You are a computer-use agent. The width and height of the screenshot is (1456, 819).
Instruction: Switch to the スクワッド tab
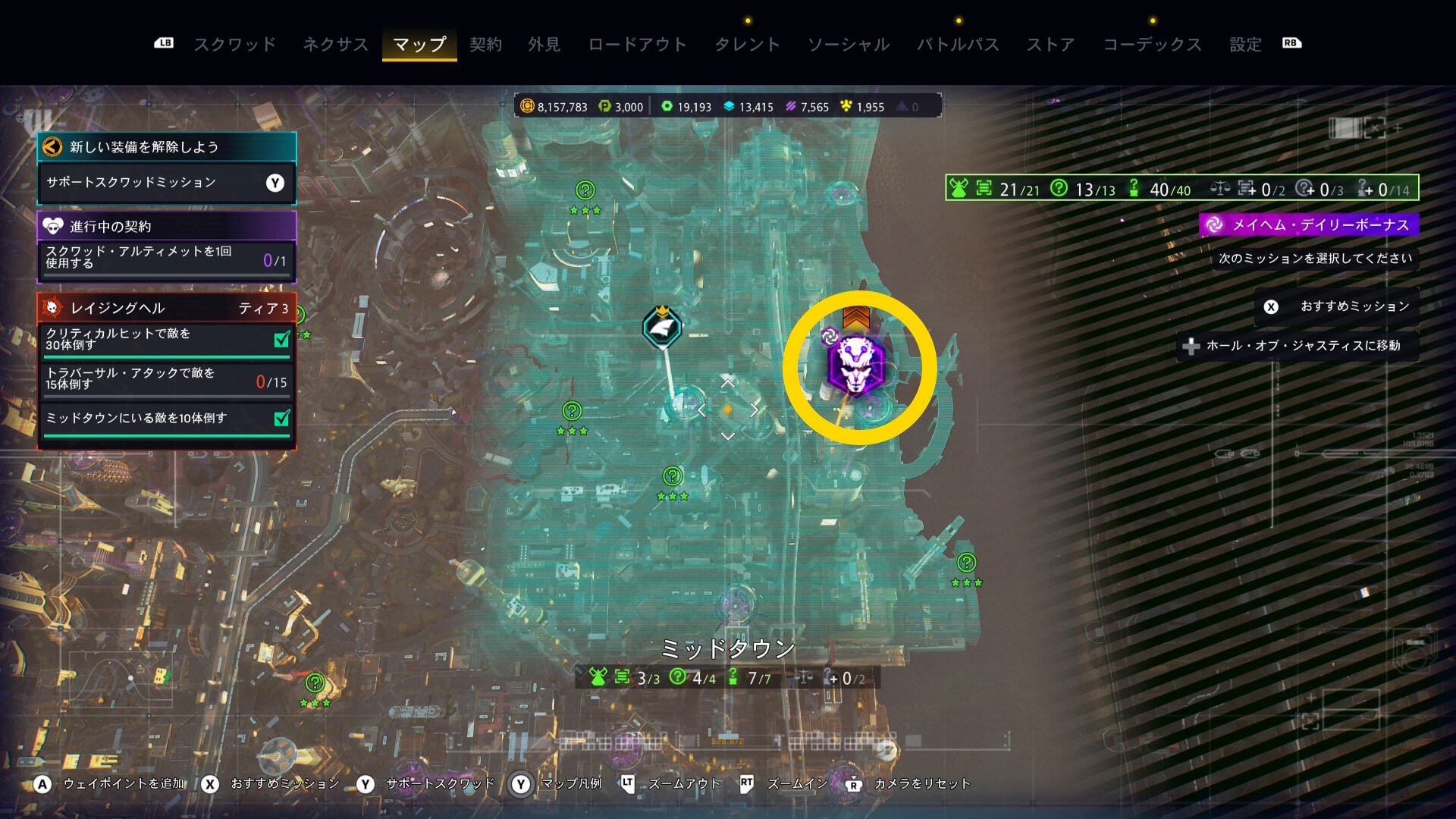pyautogui.click(x=234, y=45)
